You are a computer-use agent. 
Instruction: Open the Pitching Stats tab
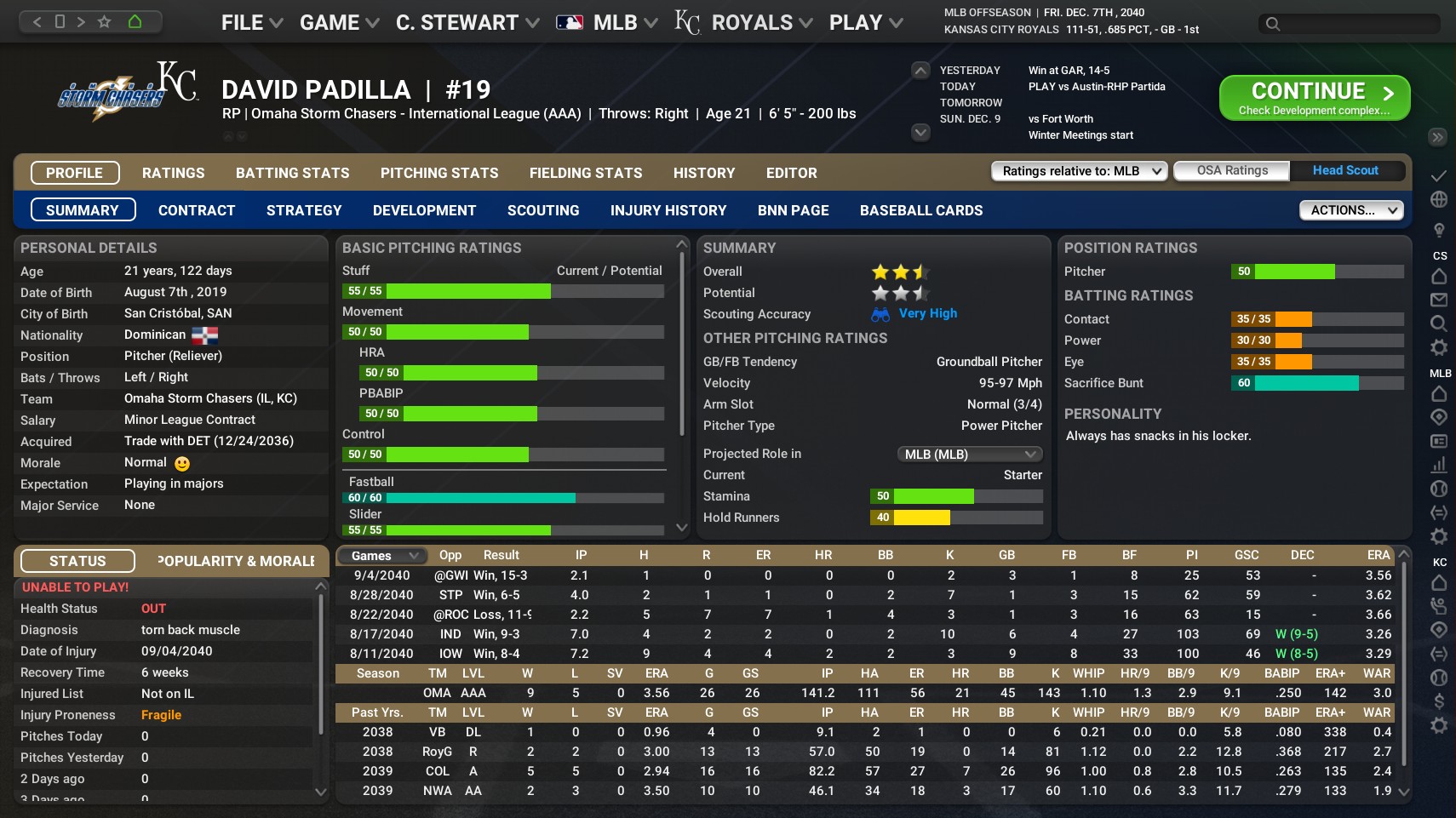(x=439, y=173)
